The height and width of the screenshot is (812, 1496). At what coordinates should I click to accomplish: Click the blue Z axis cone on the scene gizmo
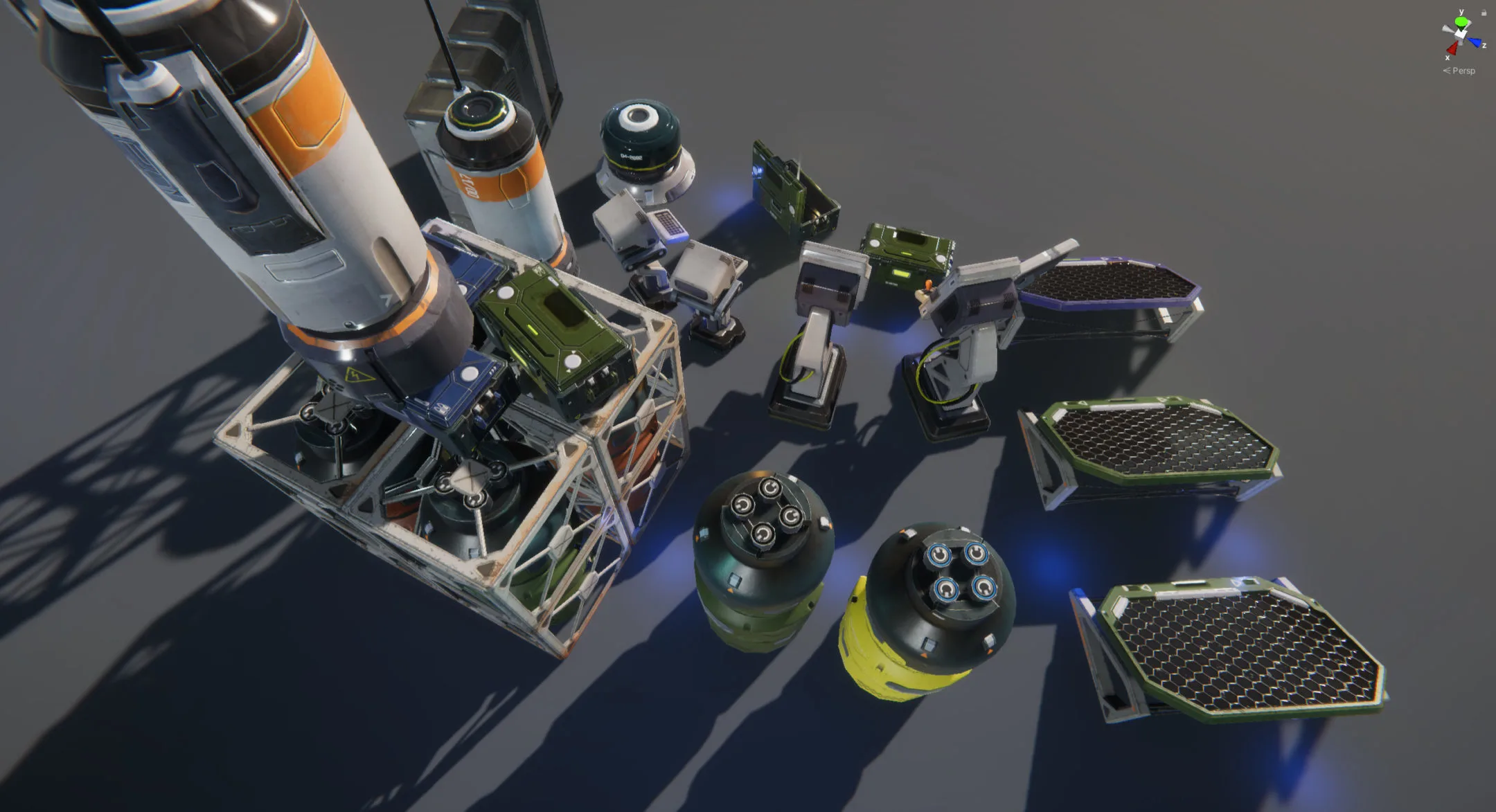pyautogui.click(x=1475, y=42)
